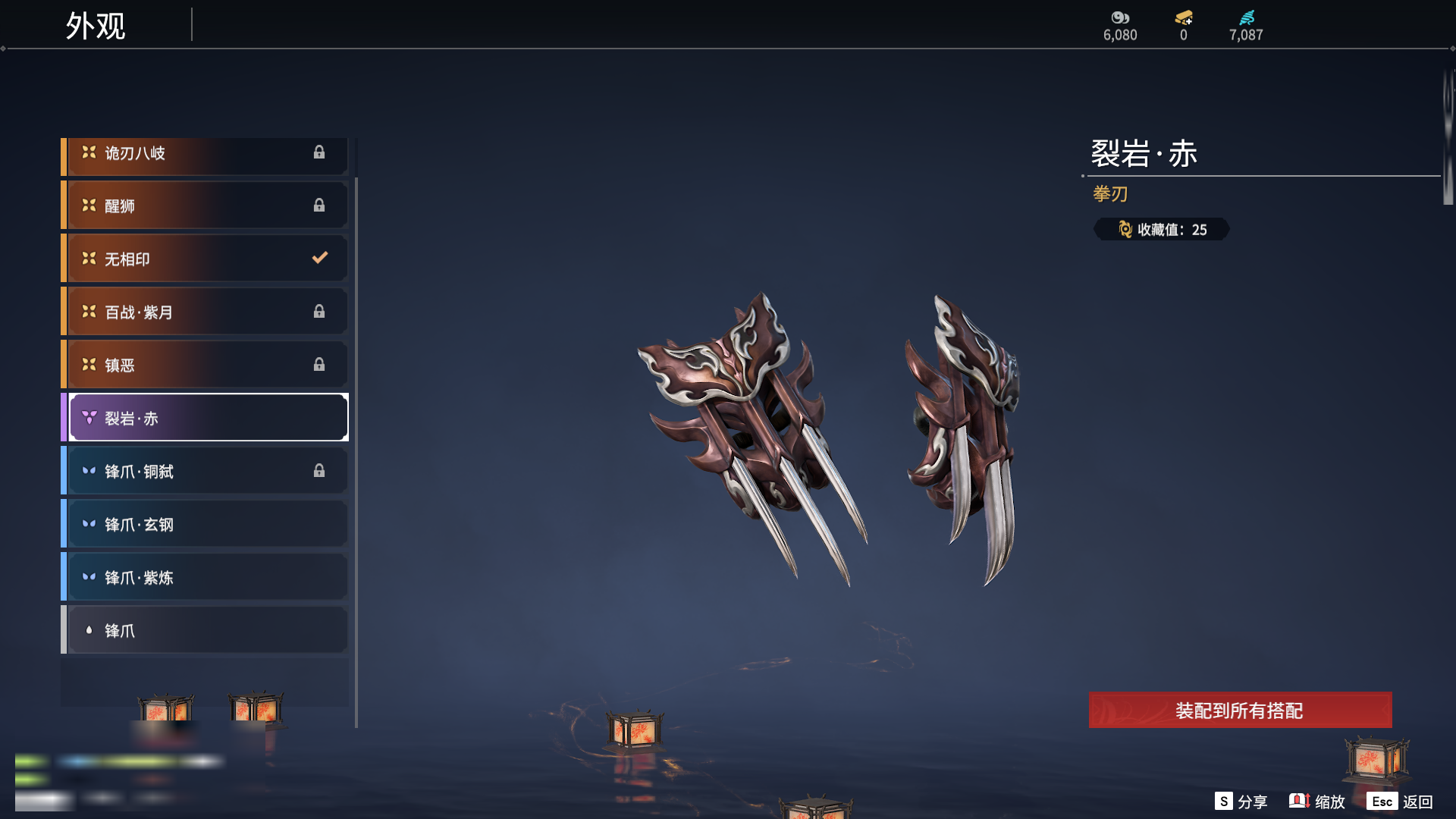Select the 锋爪·玄钢 skin
The width and height of the screenshot is (1456, 819).
click(205, 525)
